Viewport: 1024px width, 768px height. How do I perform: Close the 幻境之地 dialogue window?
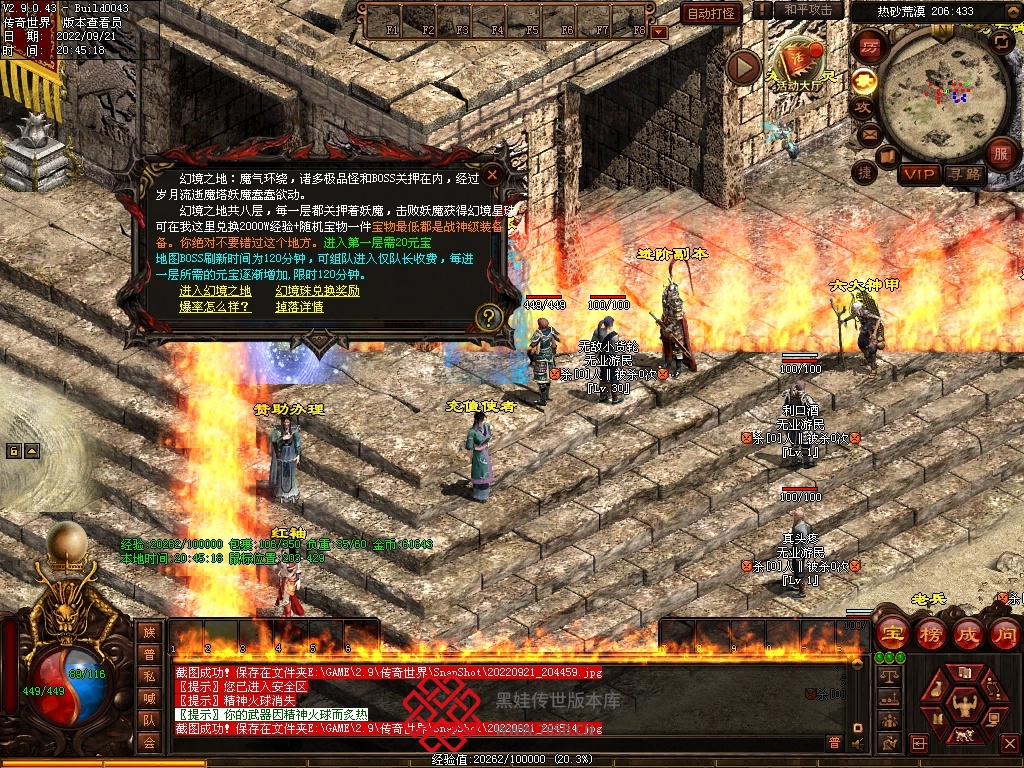click(x=492, y=175)
